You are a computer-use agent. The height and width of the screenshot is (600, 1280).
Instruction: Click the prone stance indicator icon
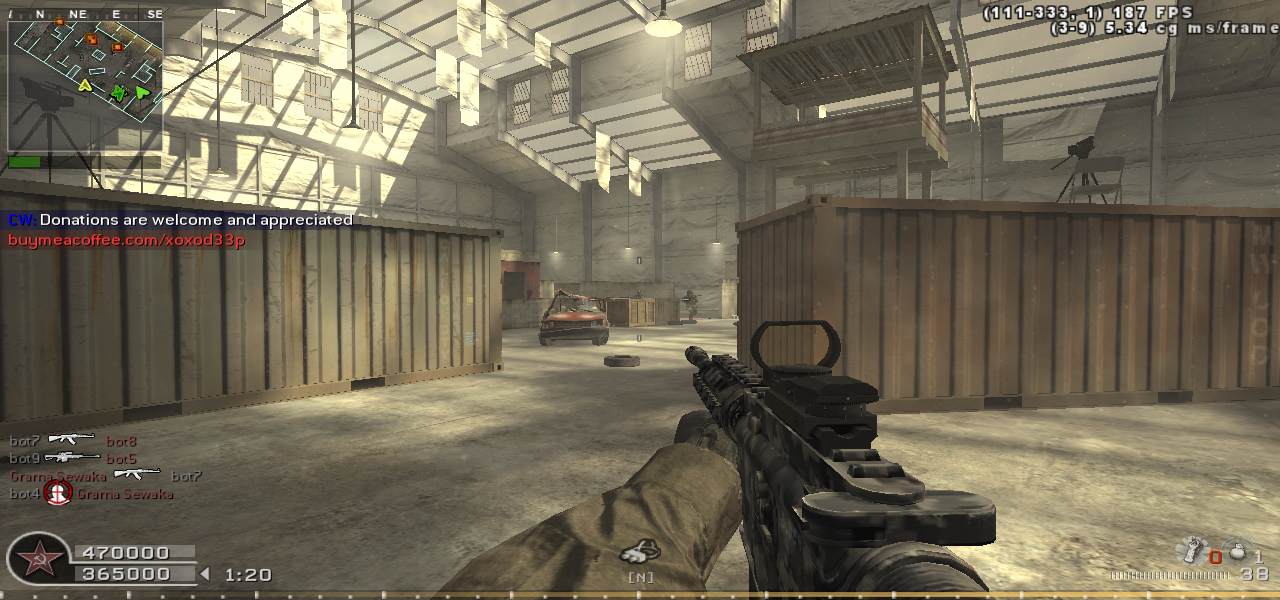(x=638, y=551)
